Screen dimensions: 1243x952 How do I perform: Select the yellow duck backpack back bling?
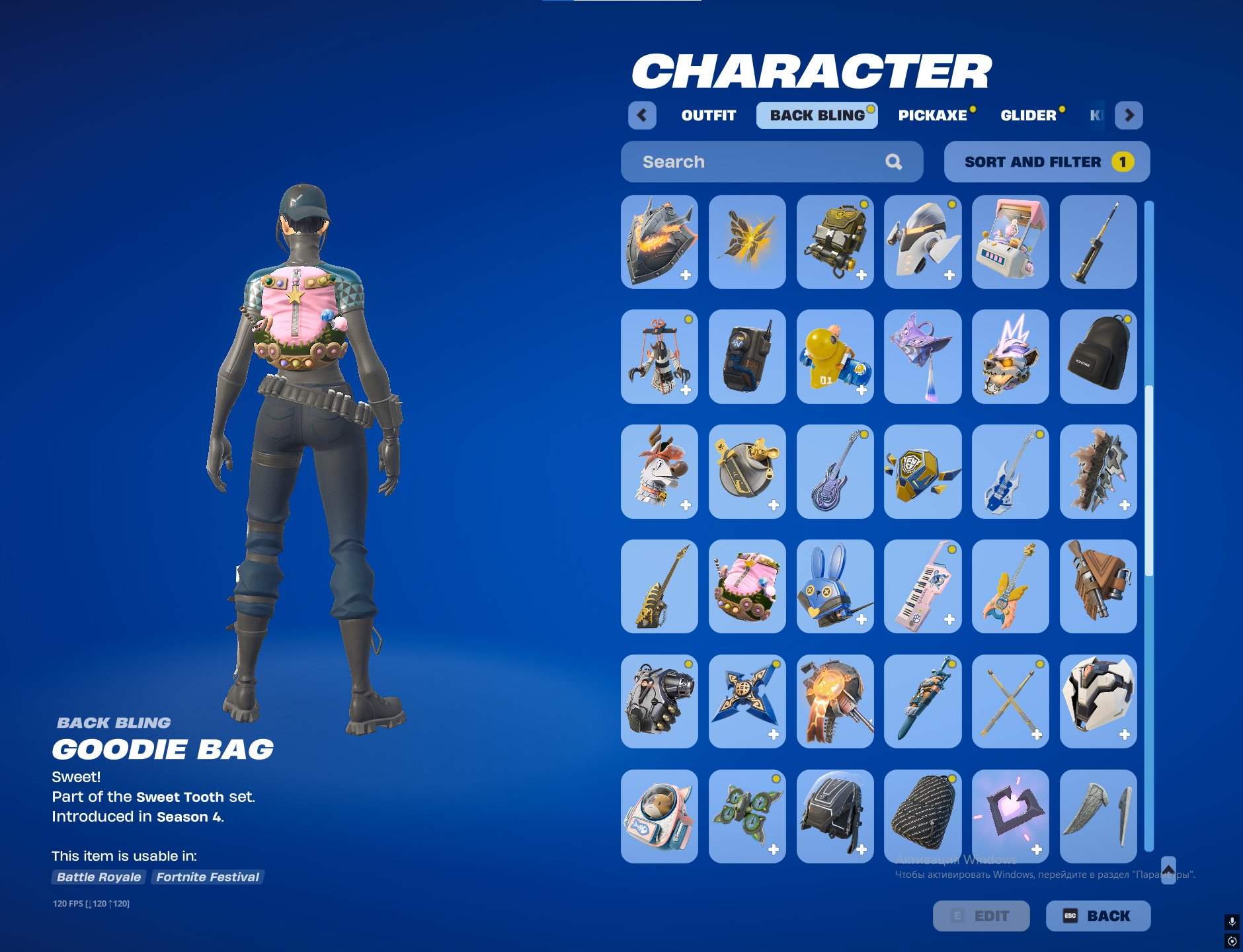coord(835,357)
